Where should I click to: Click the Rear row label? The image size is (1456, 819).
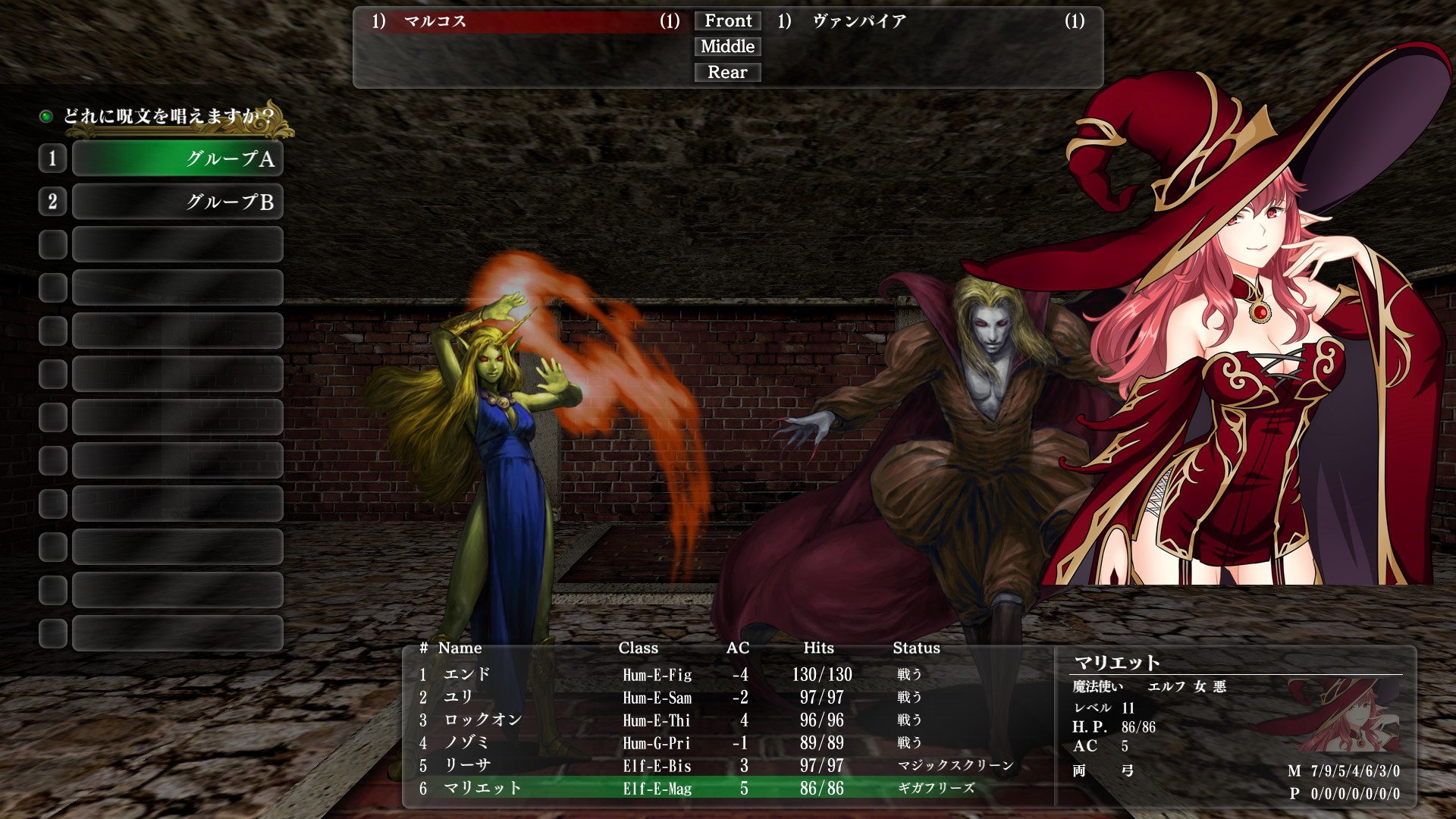pyautogui.click(x=727, y=73)
